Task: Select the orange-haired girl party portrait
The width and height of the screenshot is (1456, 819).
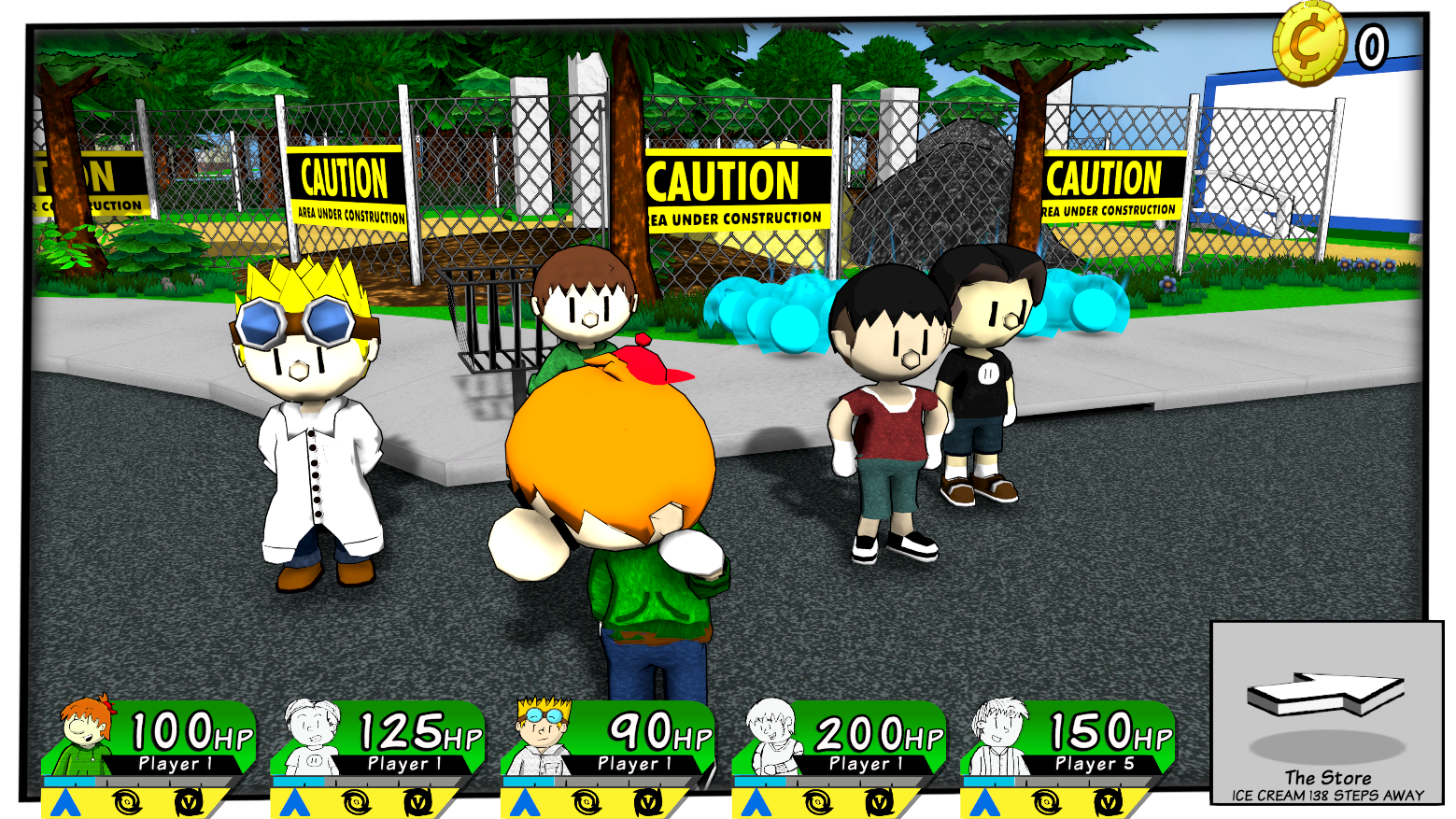Action: [x=85, y=734]
